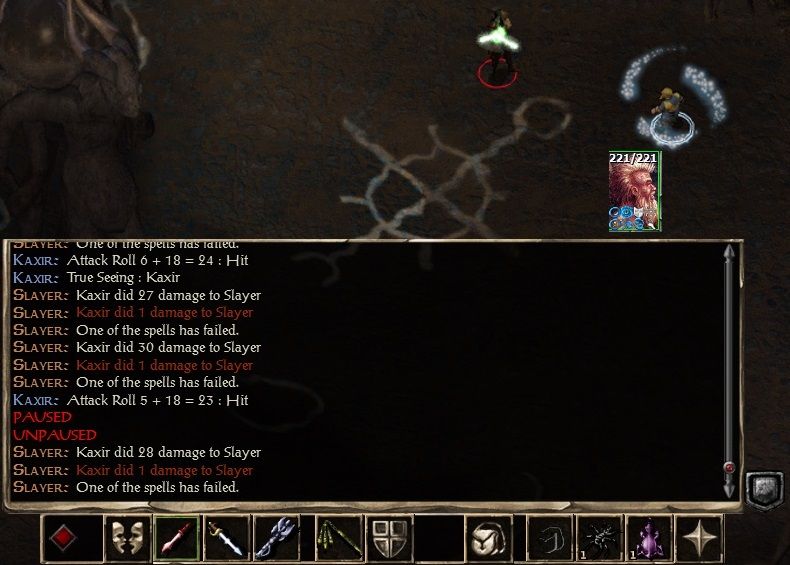Drink the purple potion quick item
The width and height of the screenshot is (790, 565).
(650, 538)
